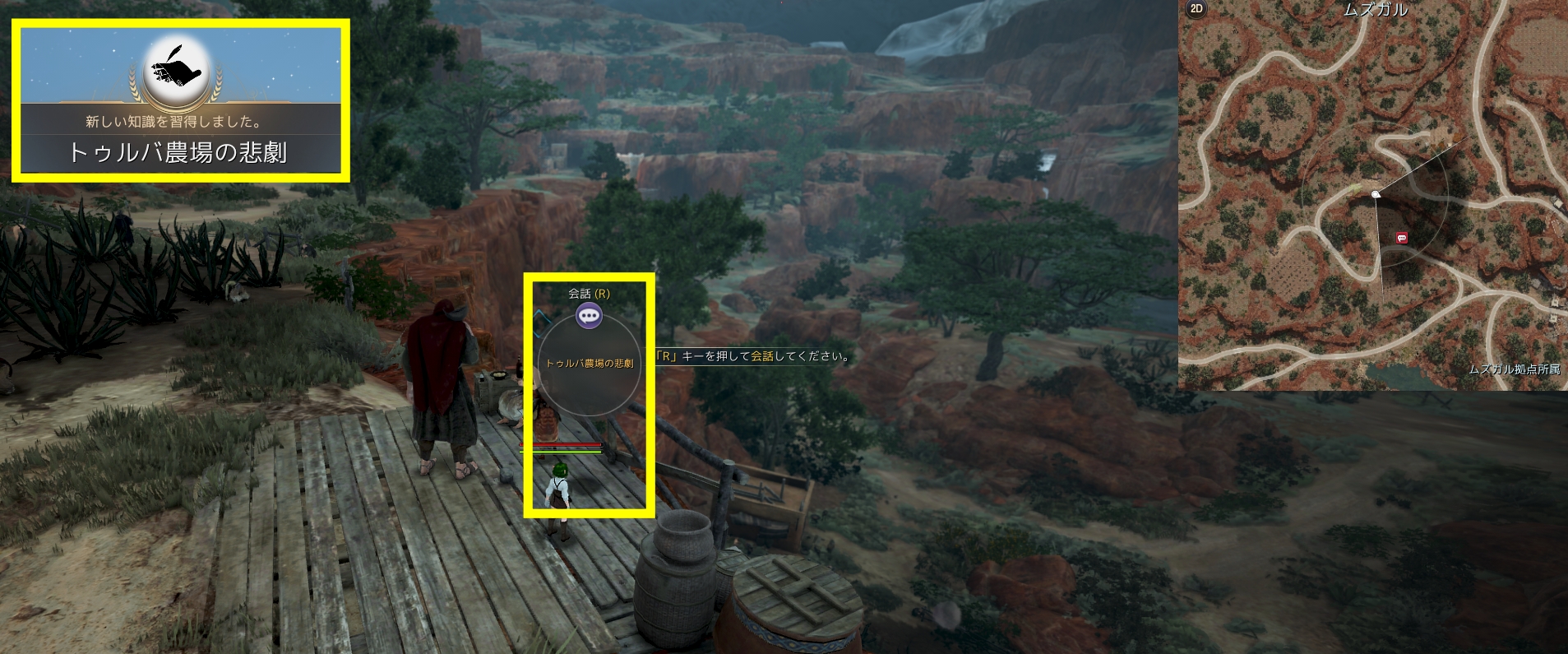Click the purple conversation bubble icon above the NPC

589,315
